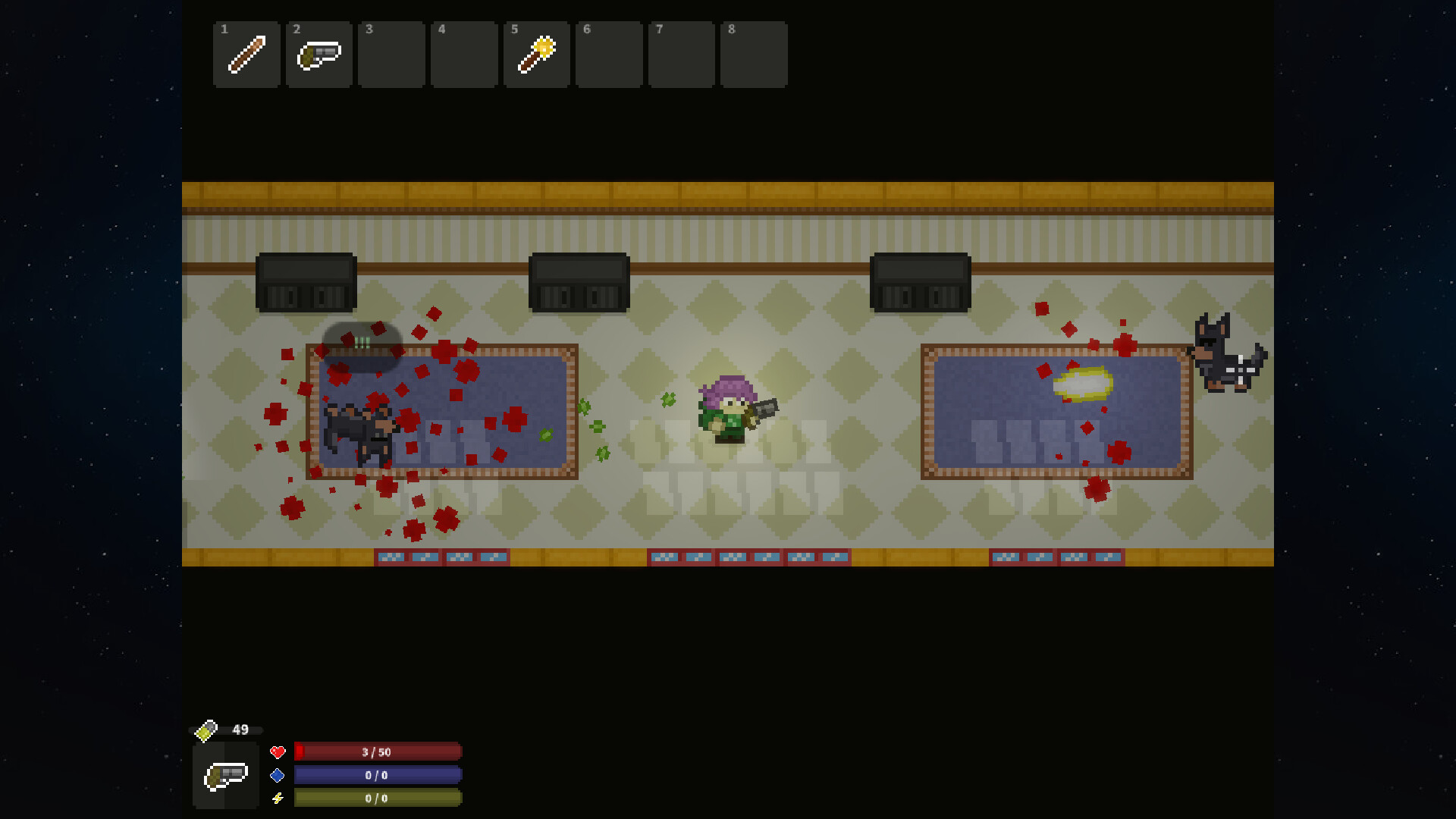1456x819 pixels.
Task: Click the blue 0/0 mana bar
Action: 377,775
